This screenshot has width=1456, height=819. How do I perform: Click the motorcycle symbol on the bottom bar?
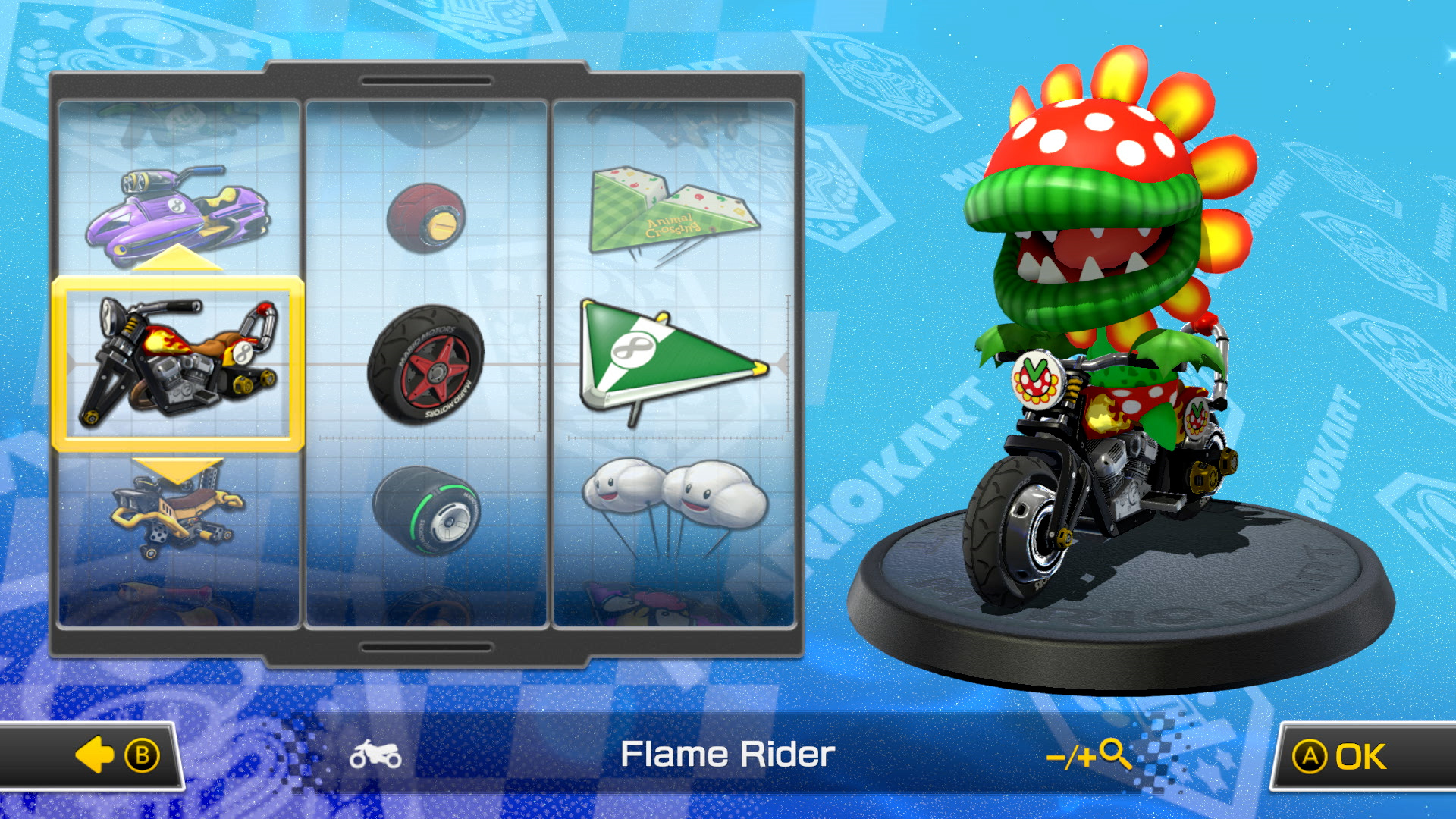[377, 755]
